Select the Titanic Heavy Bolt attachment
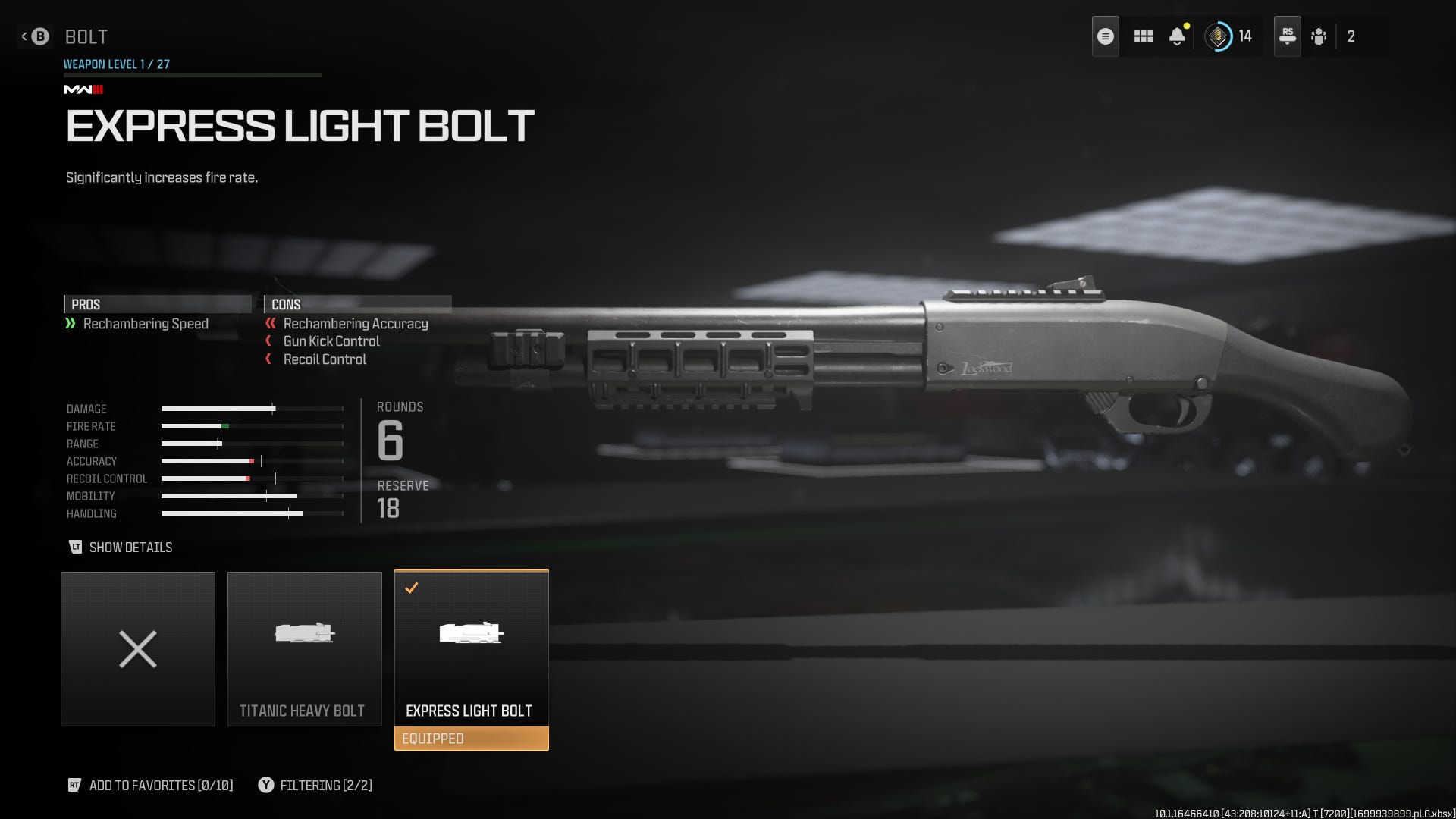 [305, 649]
